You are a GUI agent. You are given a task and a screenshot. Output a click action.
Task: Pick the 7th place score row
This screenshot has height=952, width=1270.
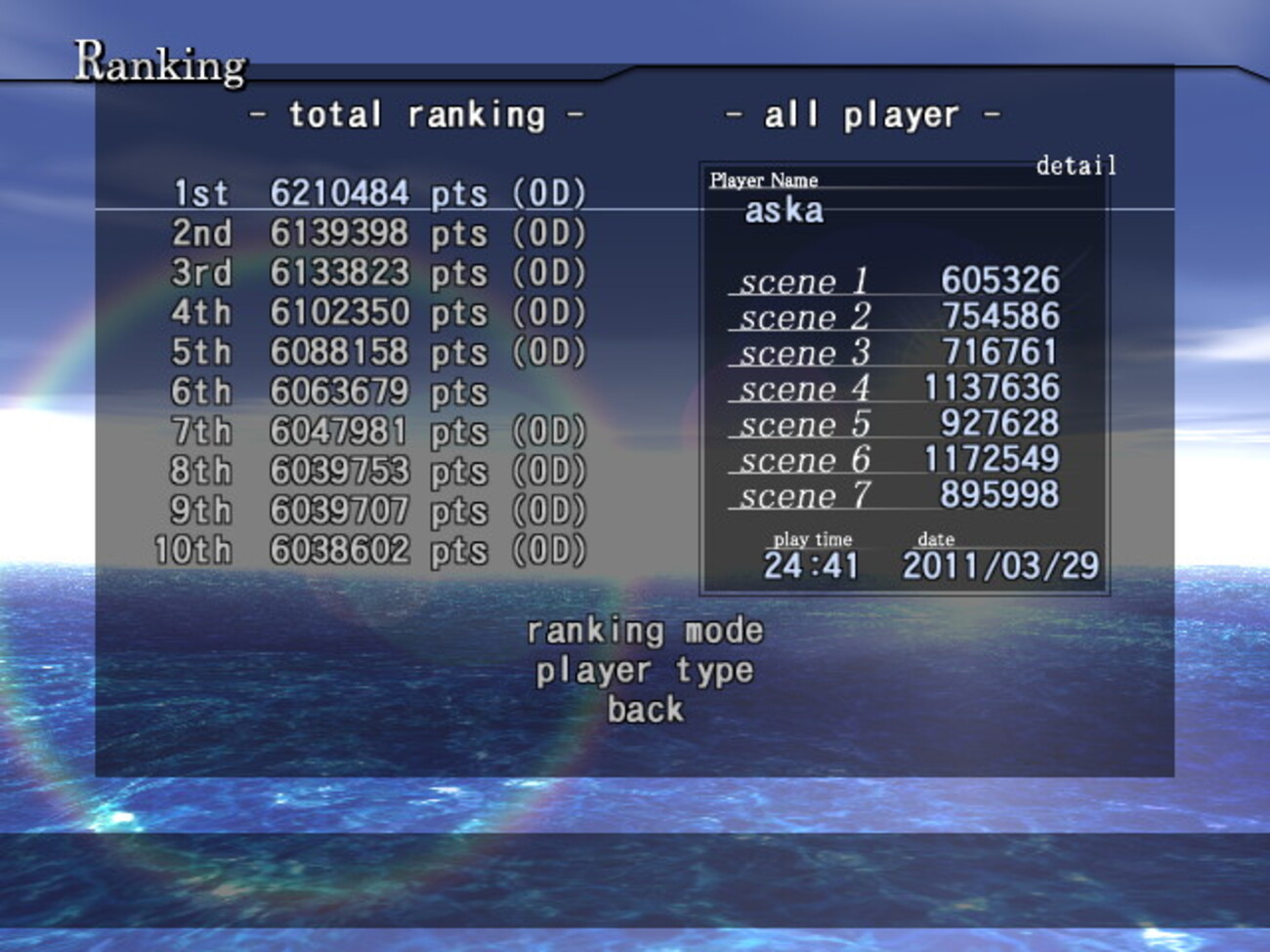(379, 432)
